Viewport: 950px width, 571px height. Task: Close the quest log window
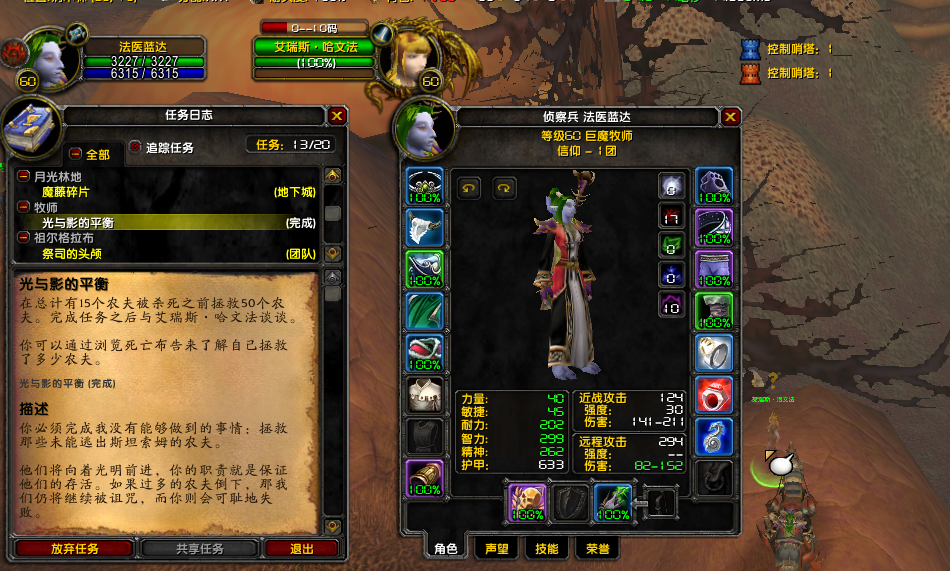point(337,116)
